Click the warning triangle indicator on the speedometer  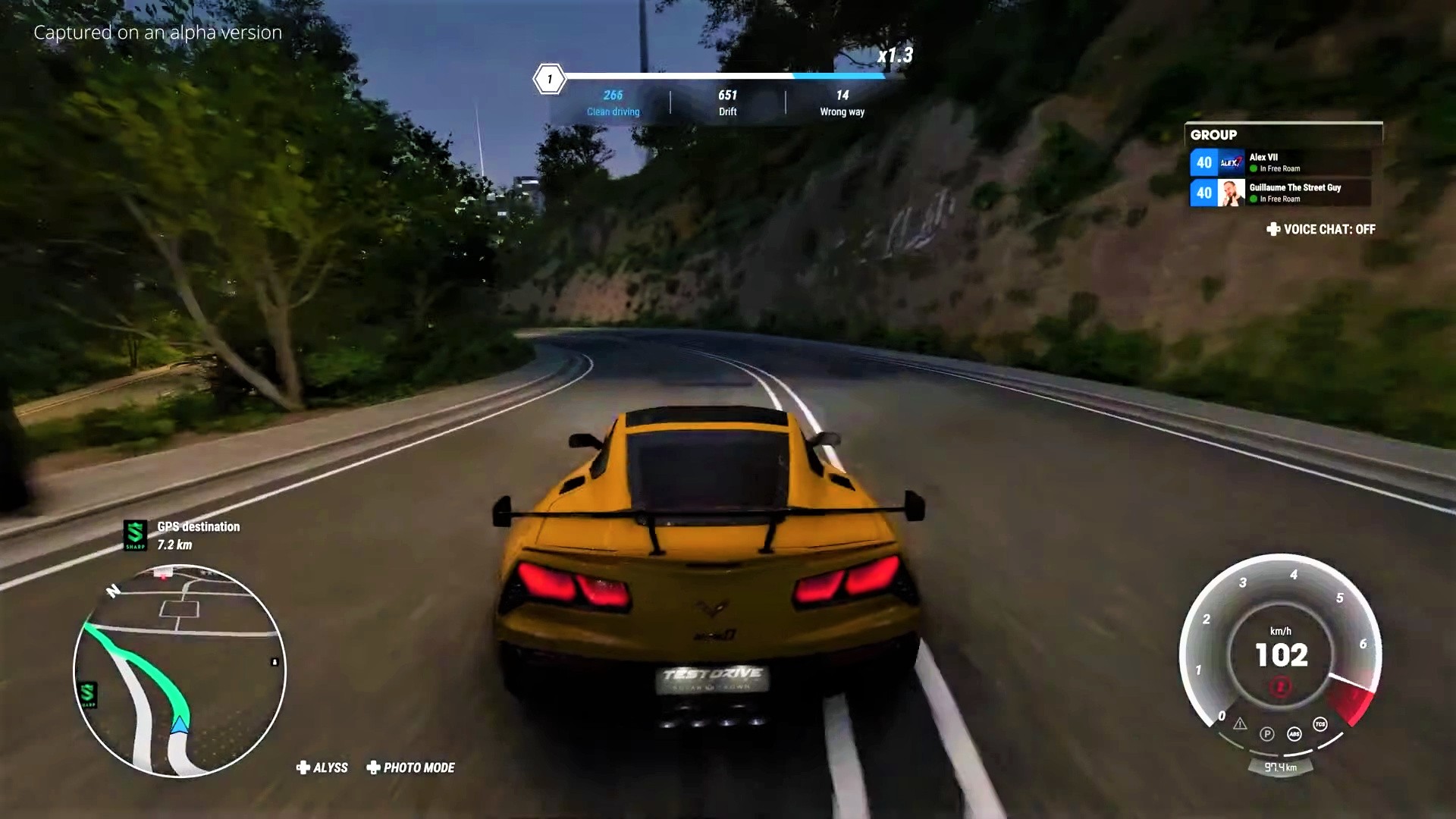[1240, 724]
